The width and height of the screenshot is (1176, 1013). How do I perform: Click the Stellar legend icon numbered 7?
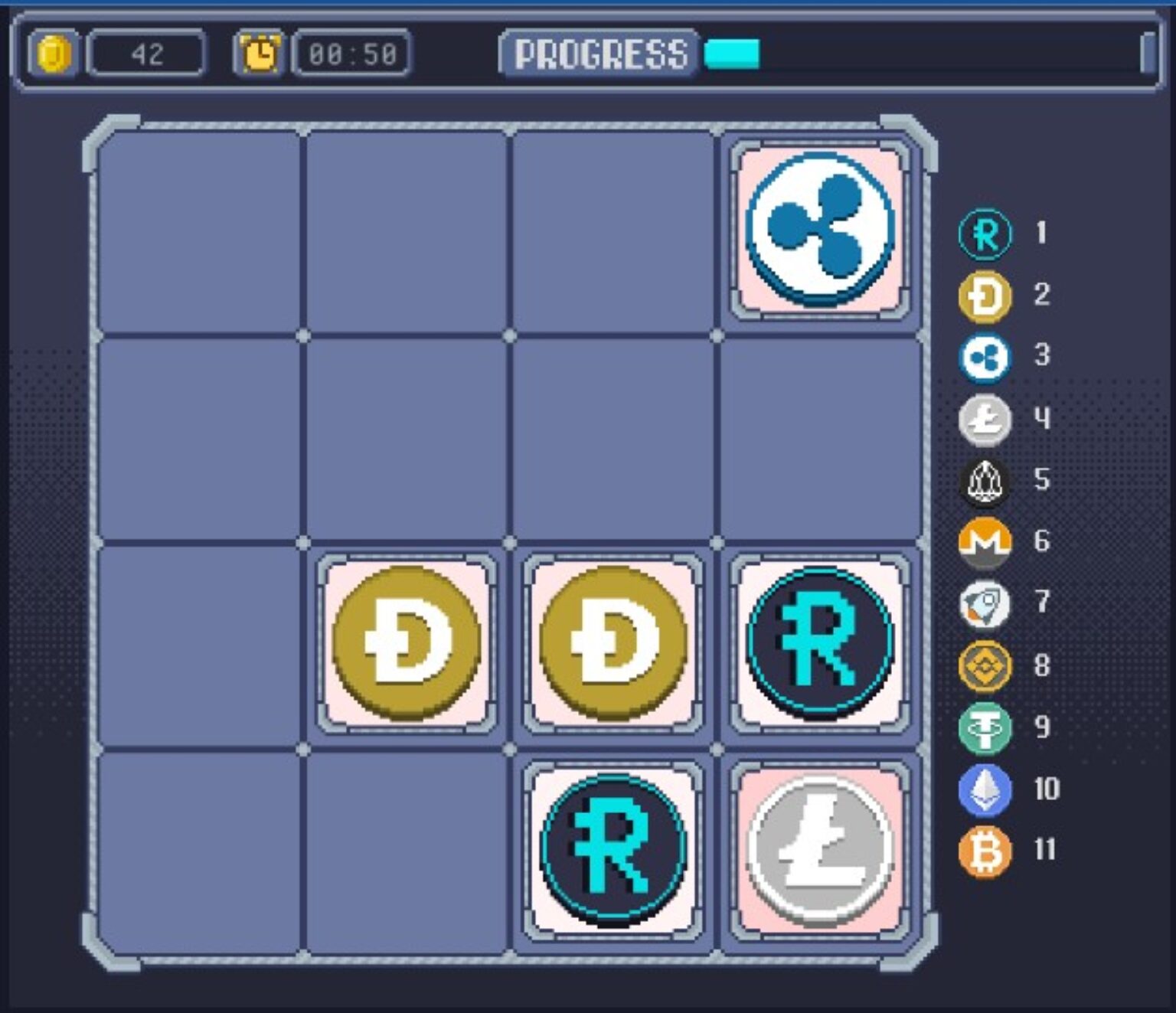point(984,603)
